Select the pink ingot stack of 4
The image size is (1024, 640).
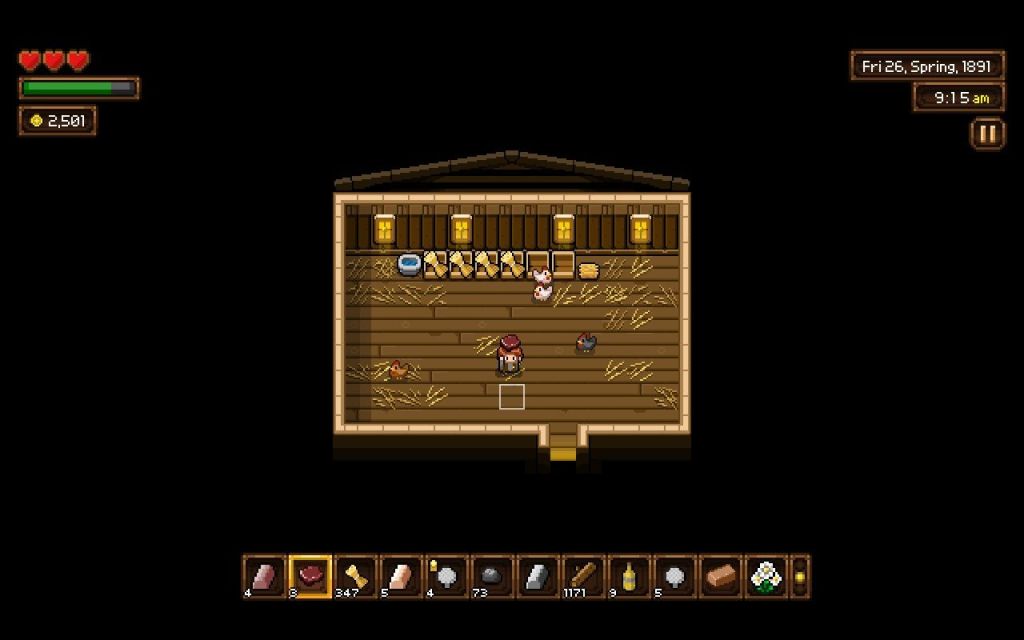(265, 576)
